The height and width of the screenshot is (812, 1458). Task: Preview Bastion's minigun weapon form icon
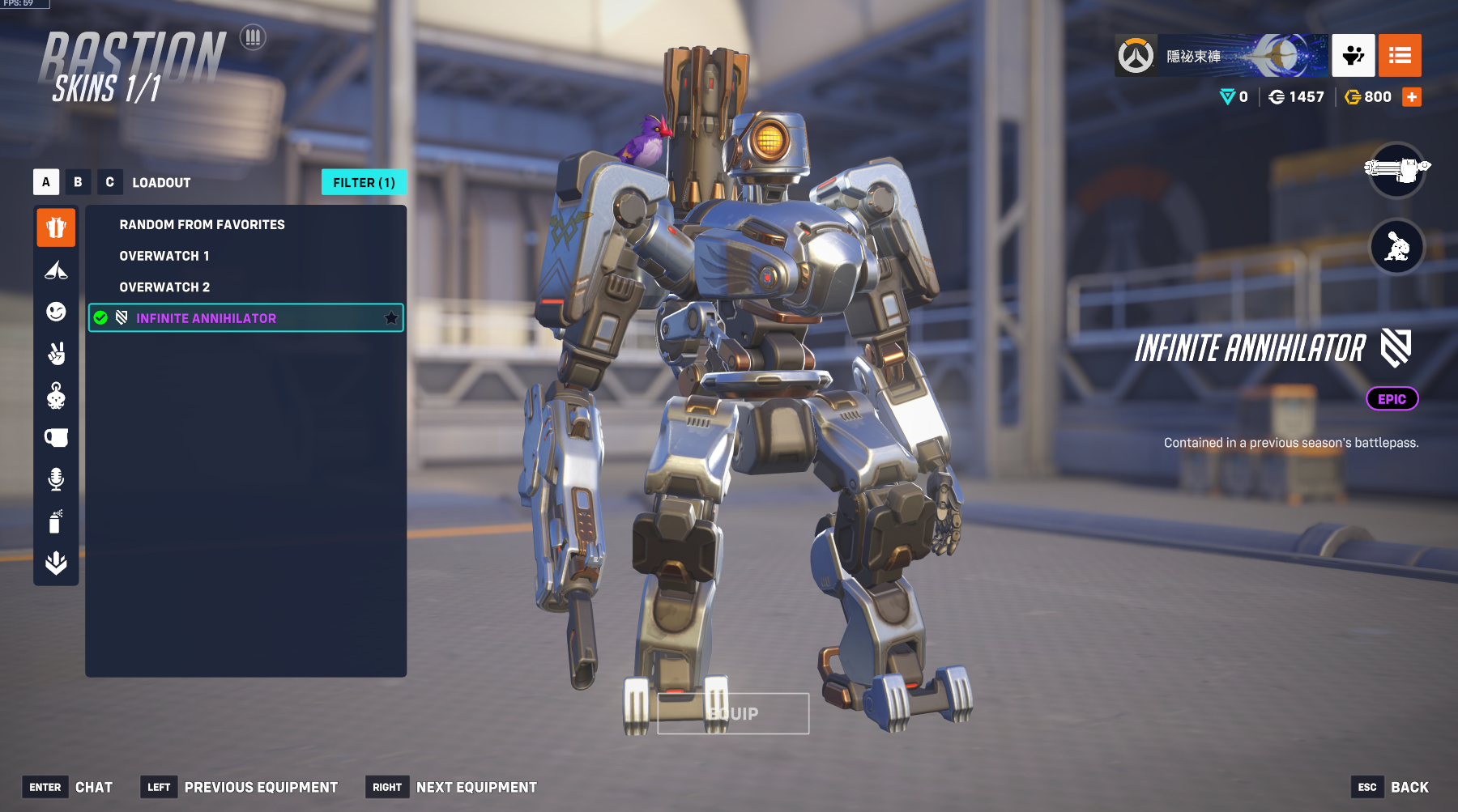tap(1396, 169)
